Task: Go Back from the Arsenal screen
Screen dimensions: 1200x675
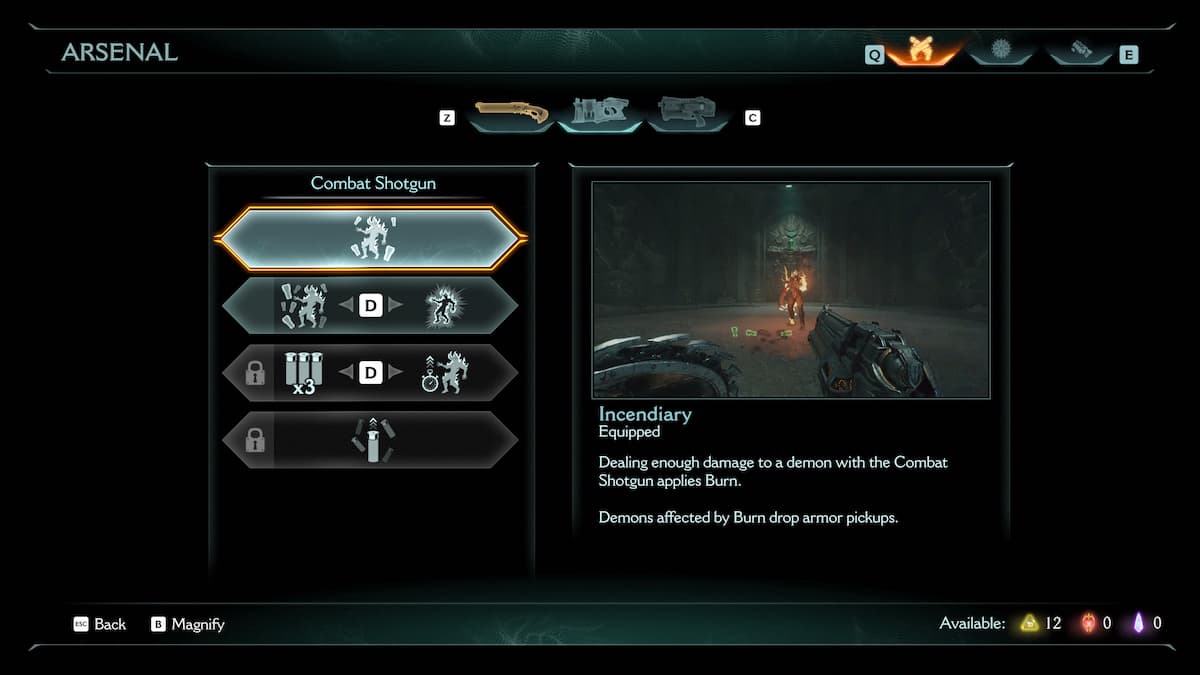Action: (100, 624)
